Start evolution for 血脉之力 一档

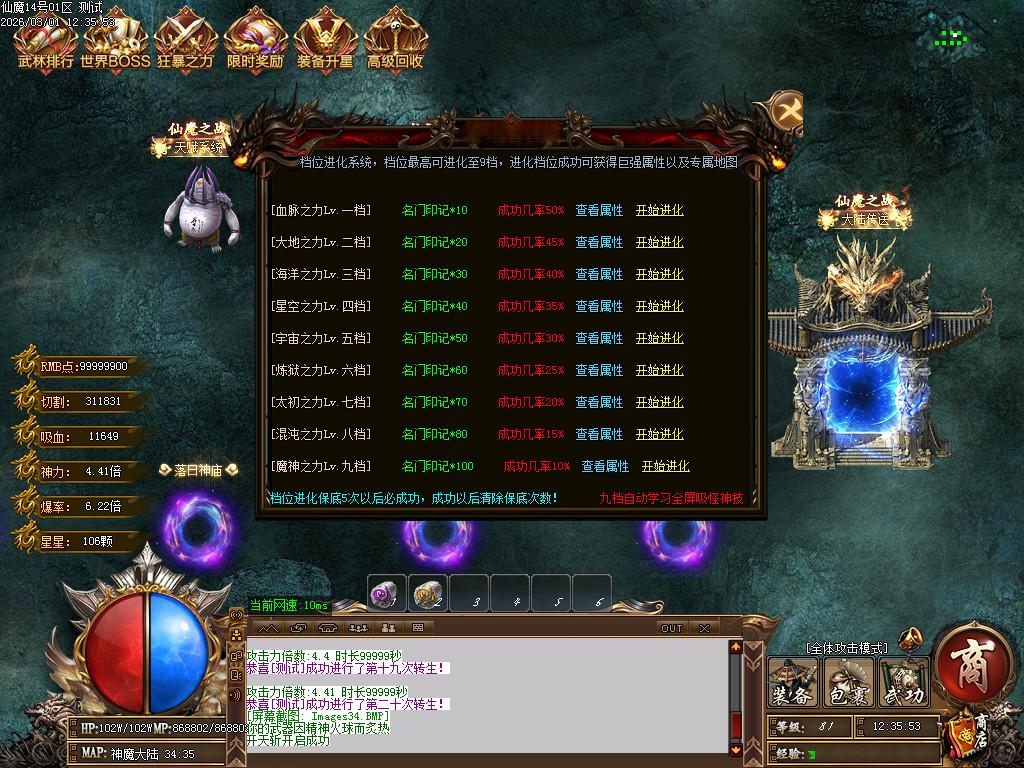click(660, 211)
